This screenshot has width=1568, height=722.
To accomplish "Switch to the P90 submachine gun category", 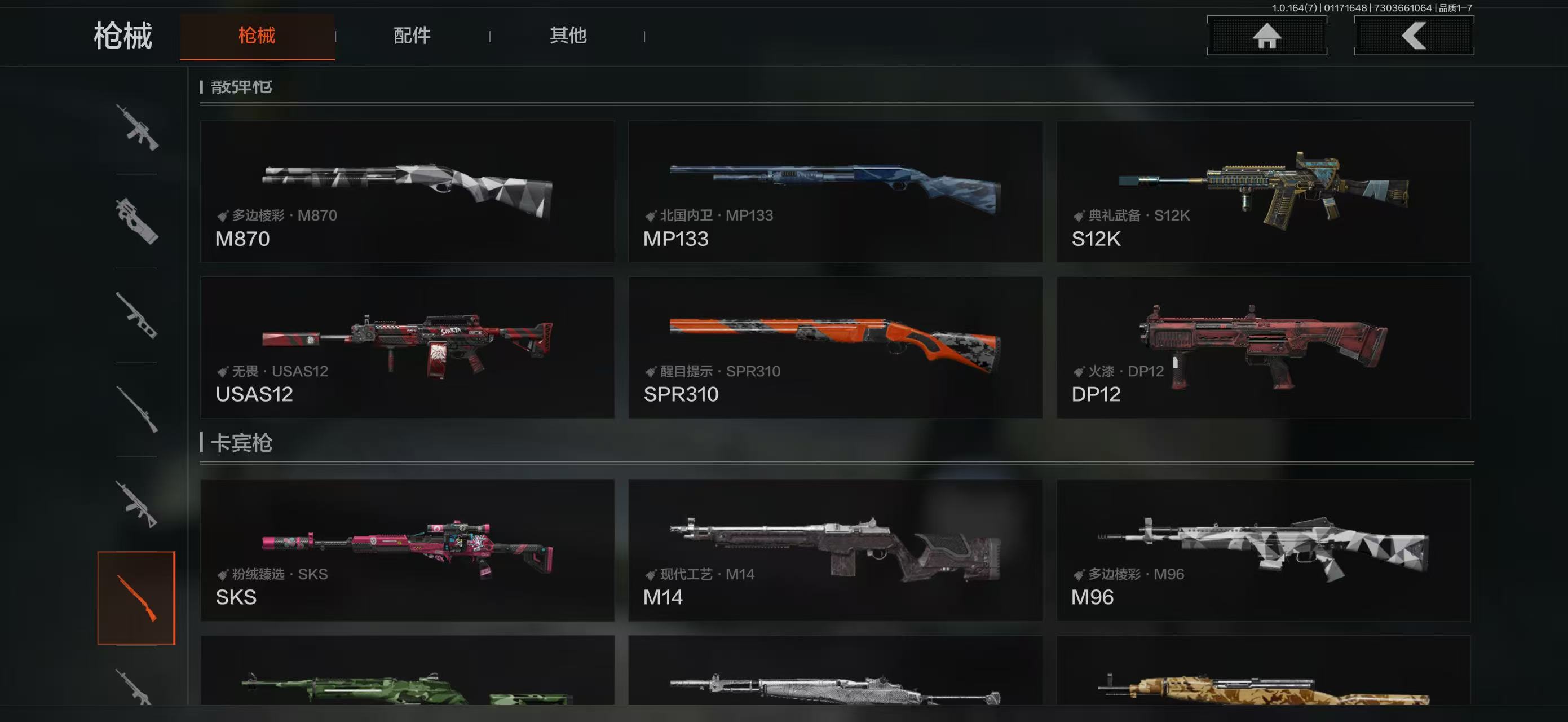I will pos(136,221).
